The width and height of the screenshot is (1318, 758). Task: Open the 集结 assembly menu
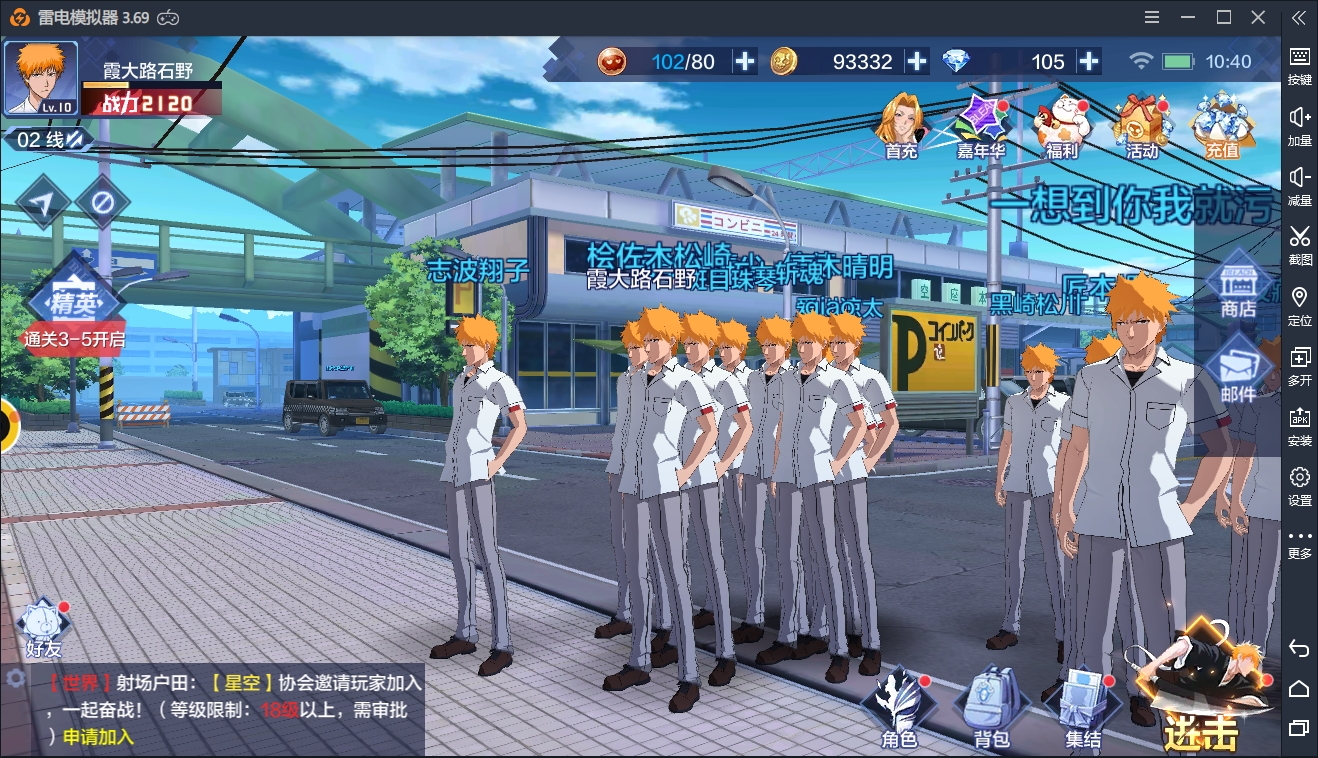(x=1083, y=708)
